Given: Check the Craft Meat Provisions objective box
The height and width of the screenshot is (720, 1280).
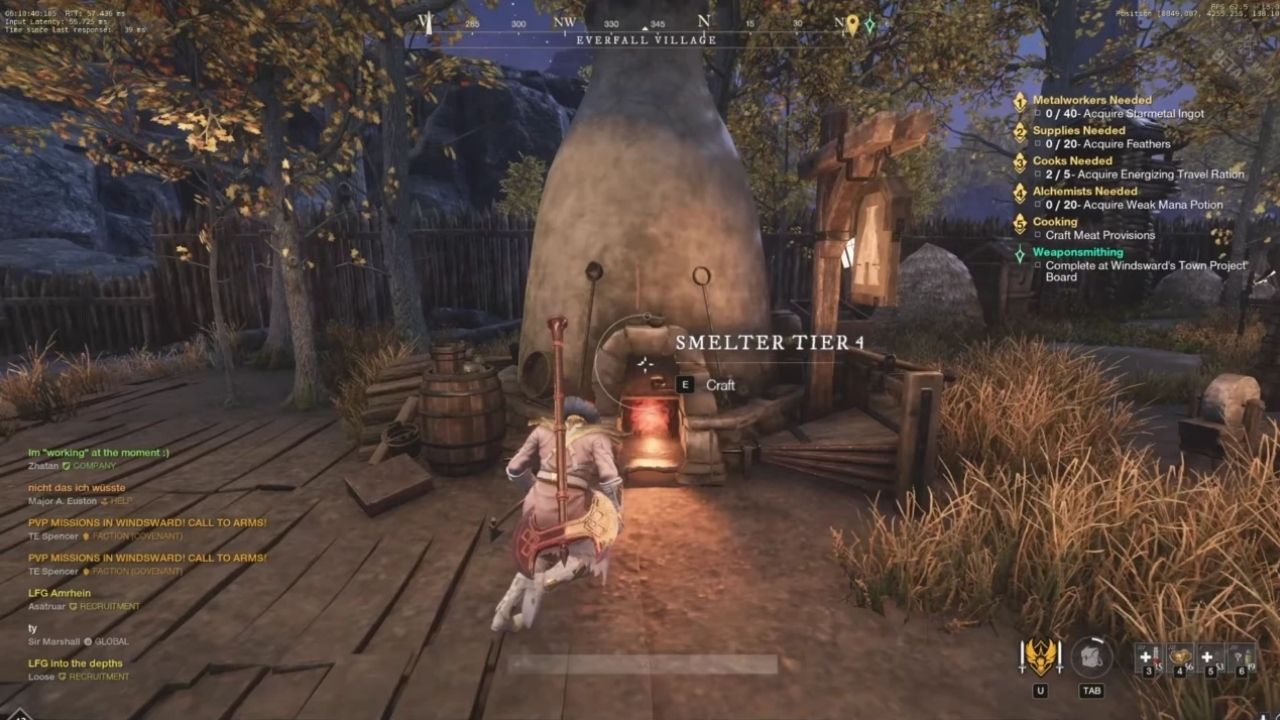Looking at the screenshot, I should point(1037,235).
